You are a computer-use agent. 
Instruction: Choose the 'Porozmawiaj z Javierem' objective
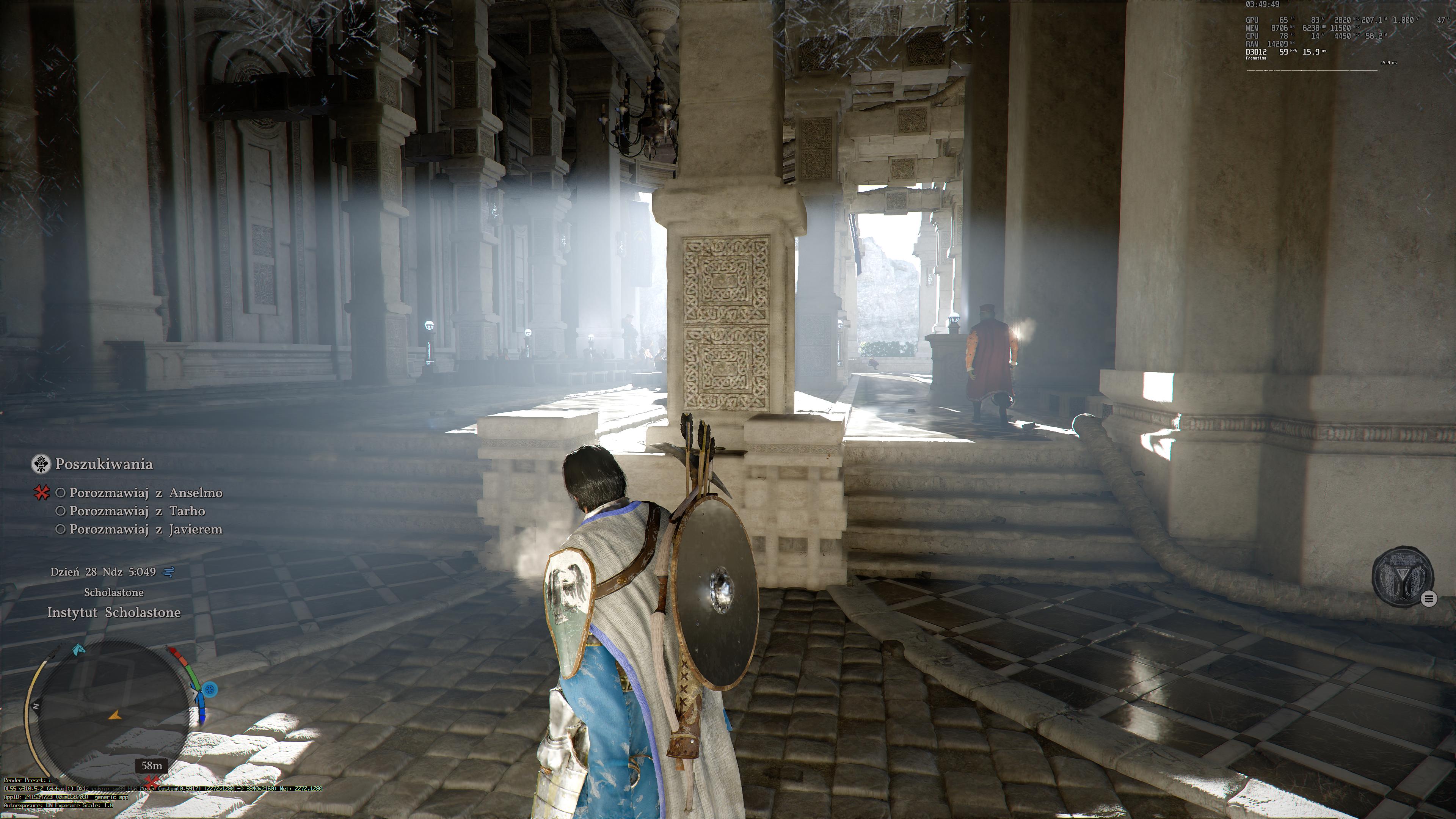[x=146, y=530]
